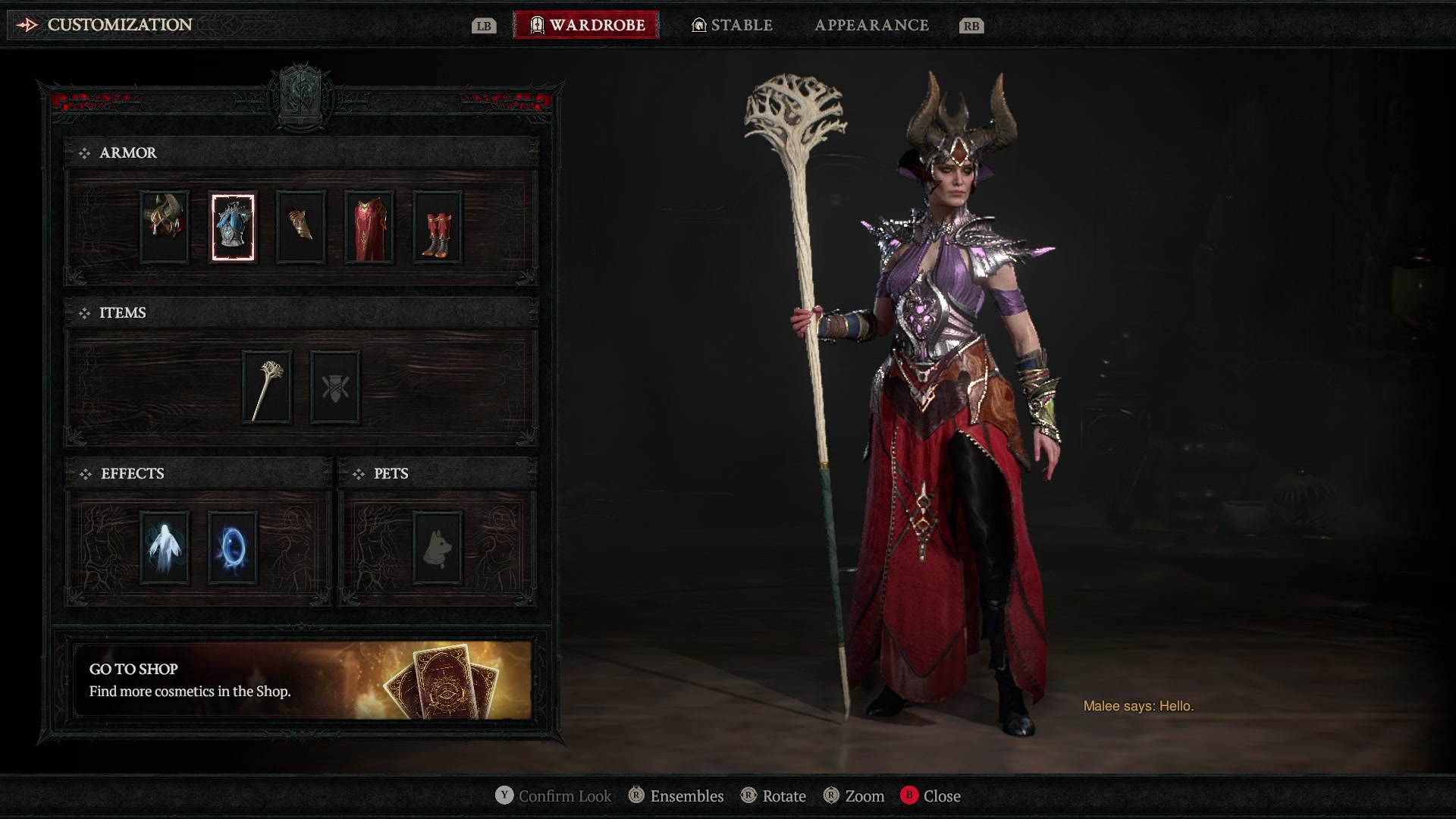The height and width of the screenshot is (819, 1456).
Task: Select the Wardrobe tab
Action: 585,24
